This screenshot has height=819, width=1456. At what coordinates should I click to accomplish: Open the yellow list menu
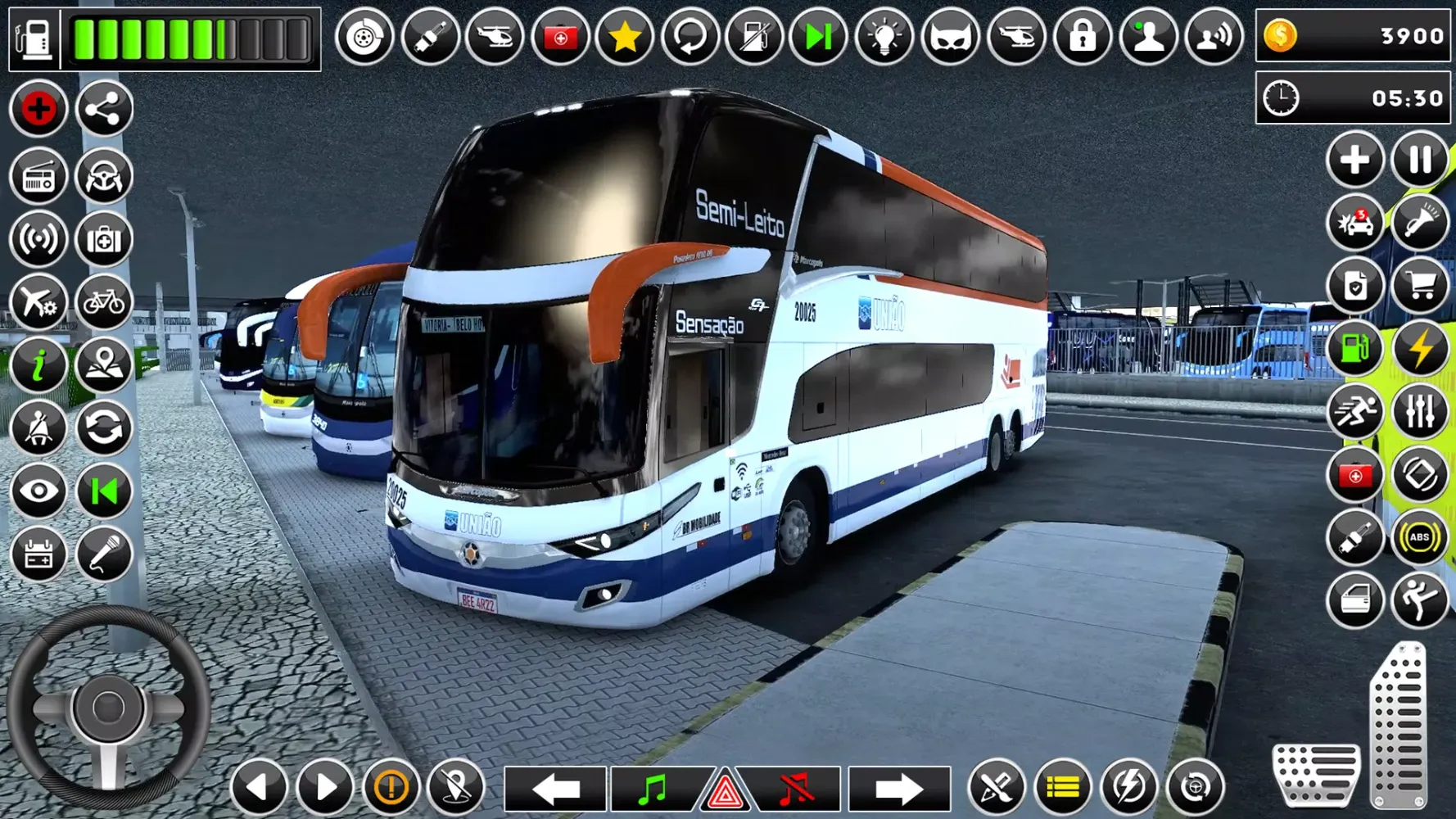[1062, 787]
